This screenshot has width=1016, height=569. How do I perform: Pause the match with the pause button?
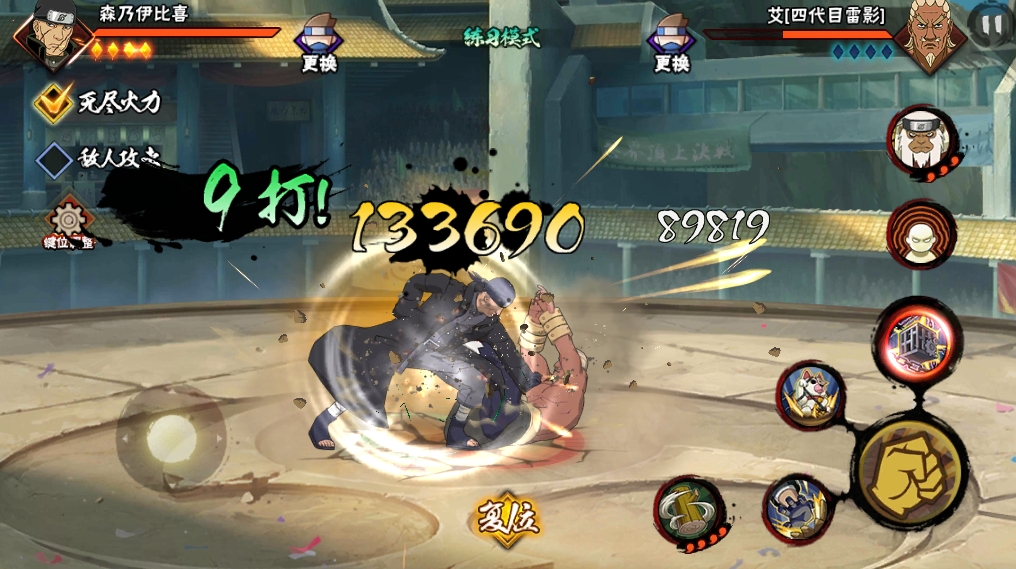(990, 26)
